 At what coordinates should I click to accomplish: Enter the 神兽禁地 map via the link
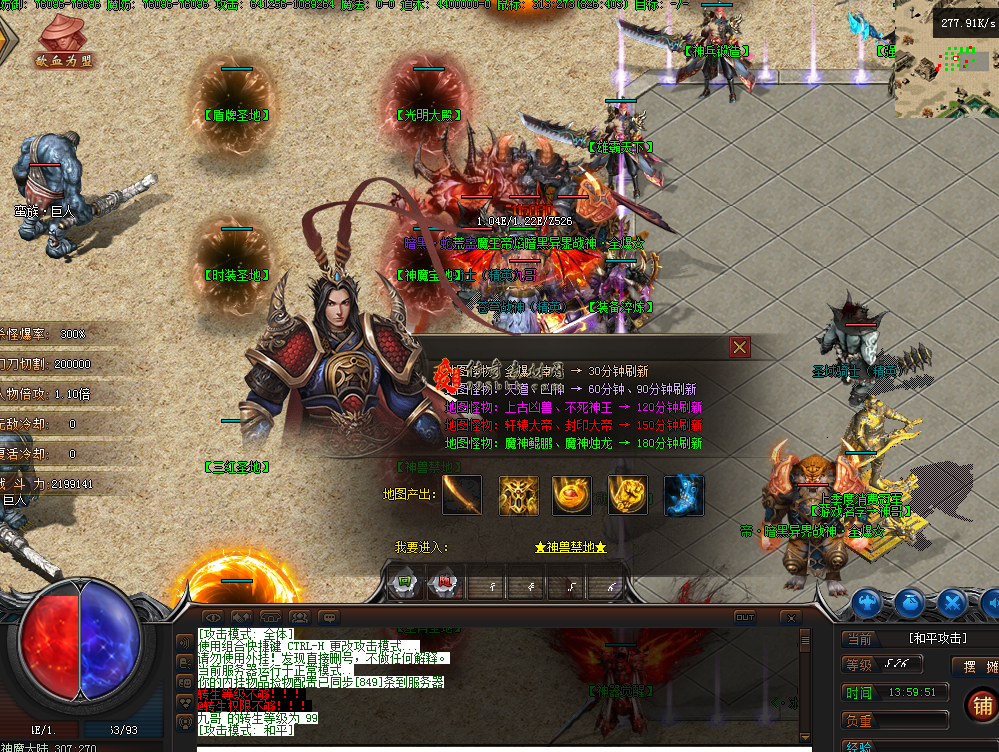pyautogui.click(x=570, y=548)
